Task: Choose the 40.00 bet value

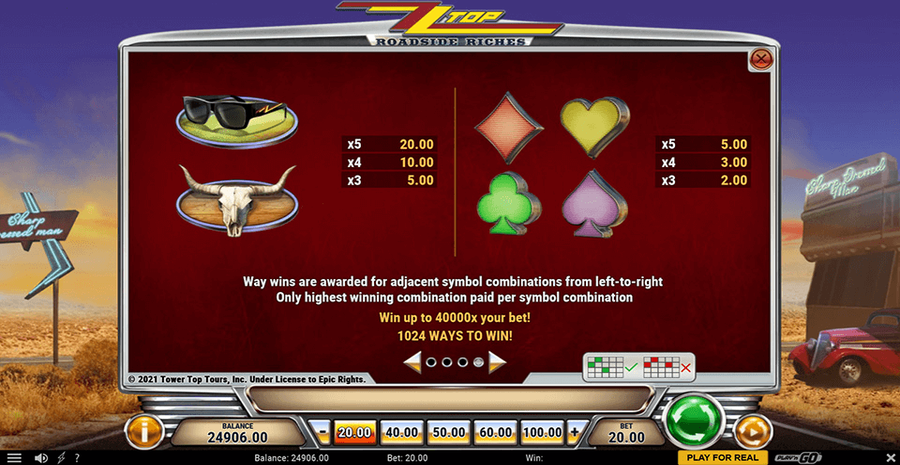Action: (x=400, y=432)
